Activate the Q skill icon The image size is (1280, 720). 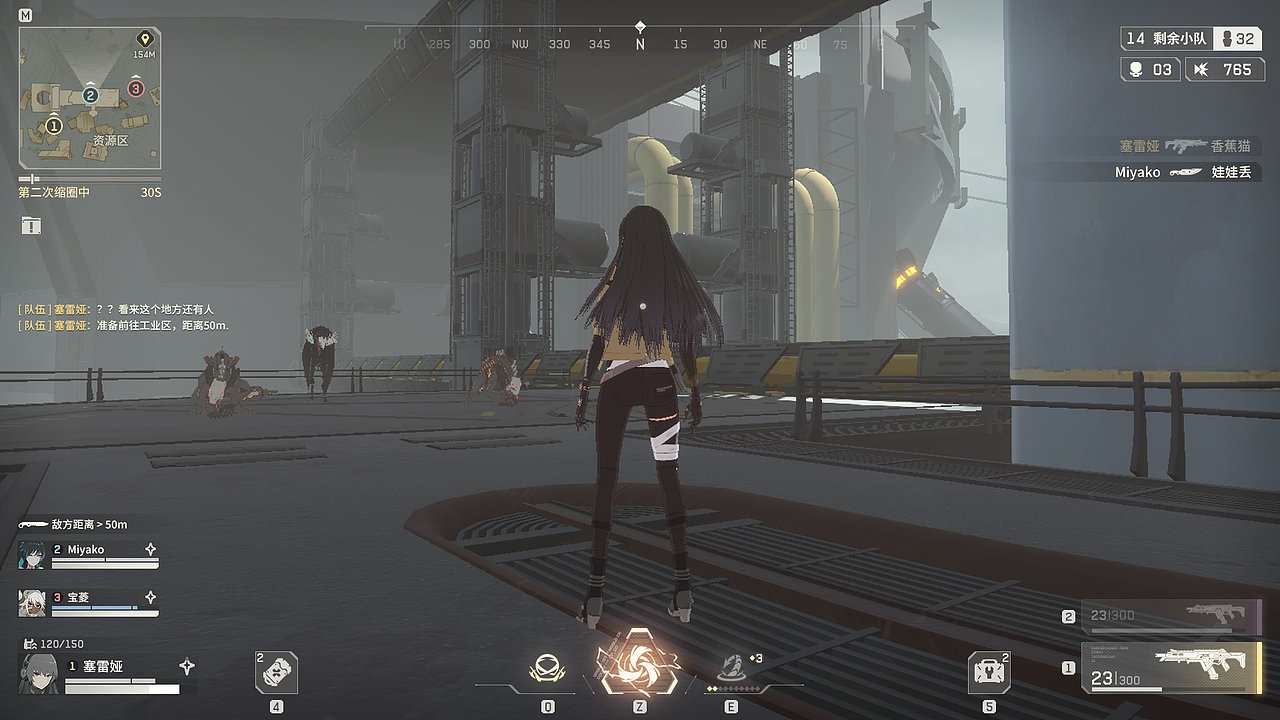coord(547,669)
